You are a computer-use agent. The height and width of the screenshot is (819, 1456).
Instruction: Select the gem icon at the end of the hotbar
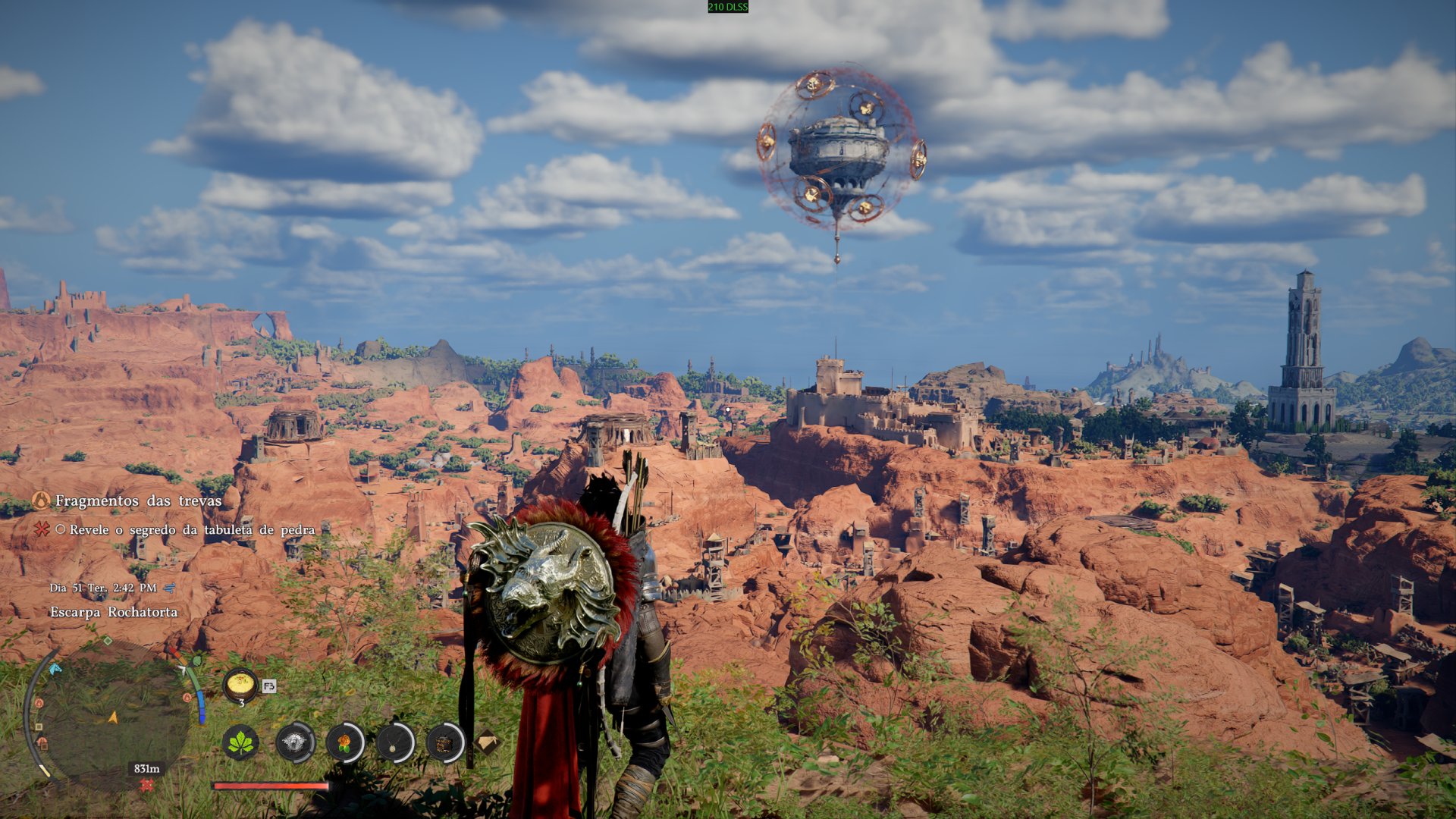pos(489,742)
